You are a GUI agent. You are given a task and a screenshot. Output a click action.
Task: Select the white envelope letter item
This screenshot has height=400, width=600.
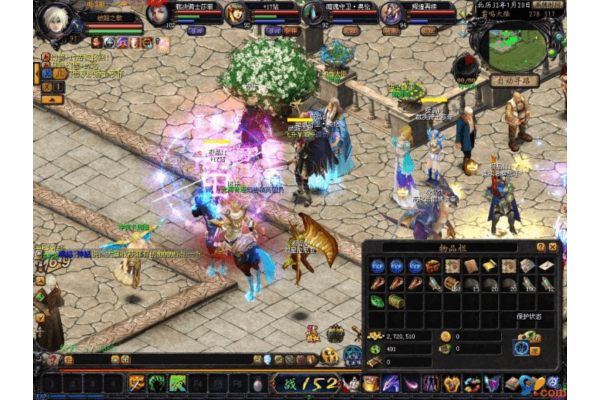[546, 266]
